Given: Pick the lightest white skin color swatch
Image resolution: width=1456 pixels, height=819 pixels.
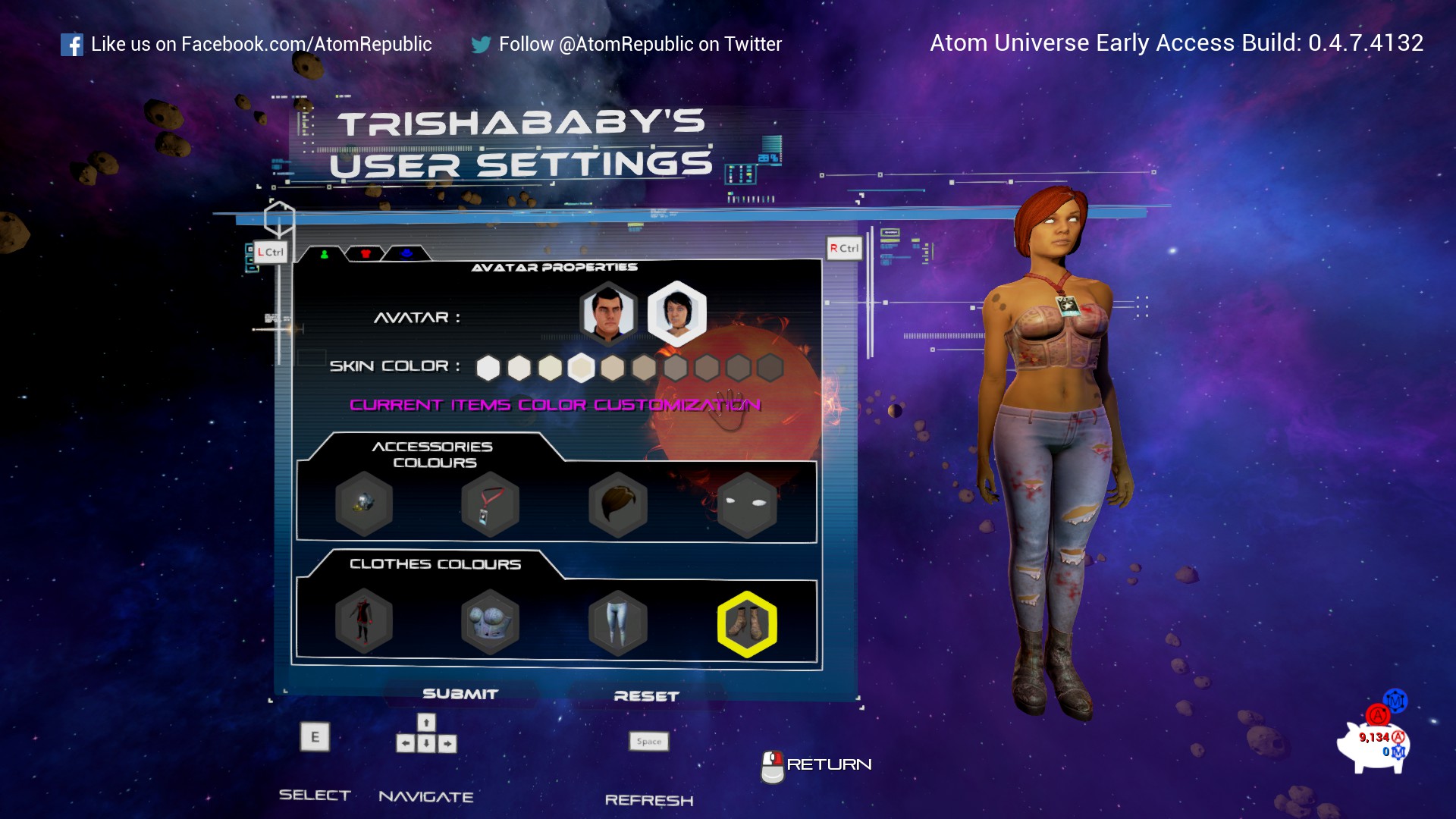Looking at the screenshot, I should click(488, 368).
